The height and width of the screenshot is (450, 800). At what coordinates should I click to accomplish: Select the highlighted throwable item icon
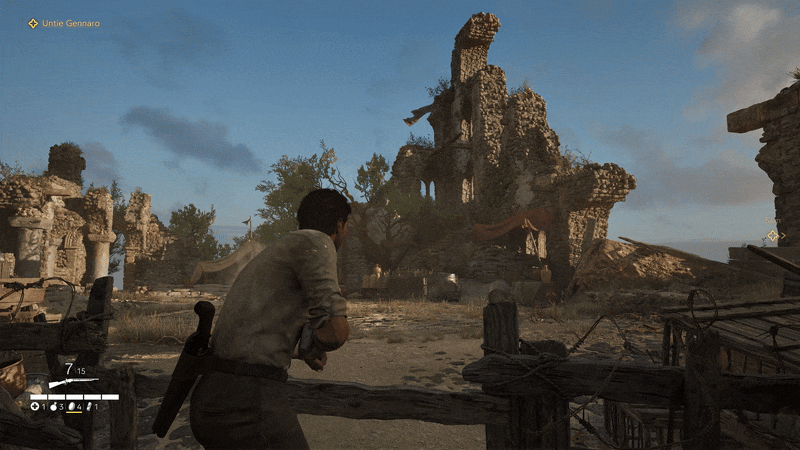pos(73,407)
